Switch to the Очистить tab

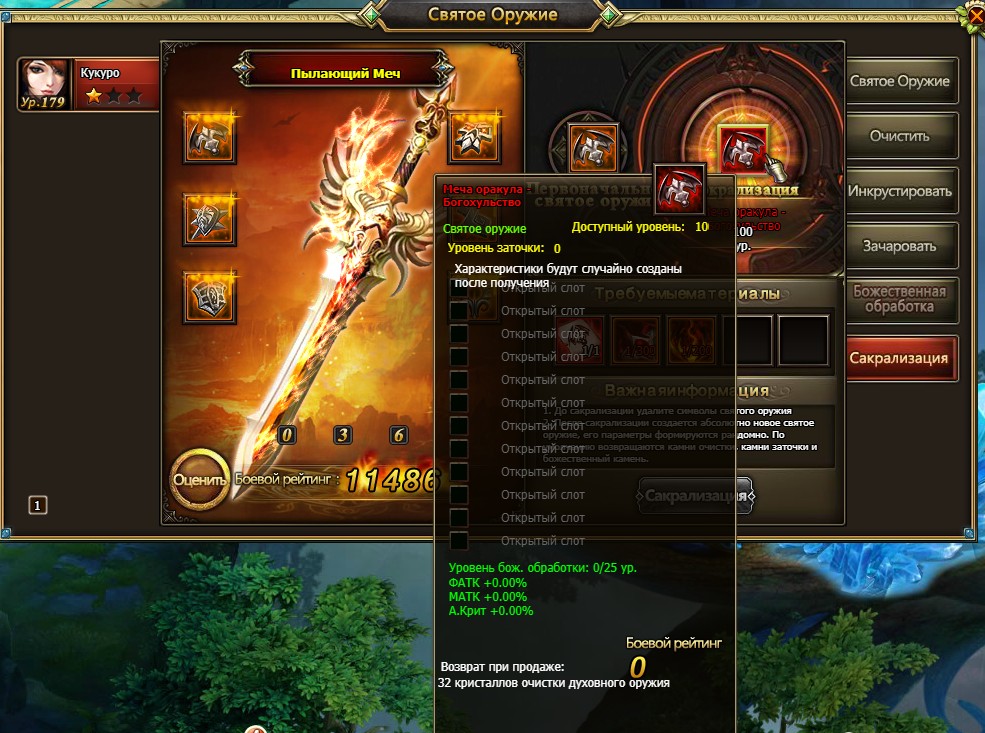[x=899, y=136]
